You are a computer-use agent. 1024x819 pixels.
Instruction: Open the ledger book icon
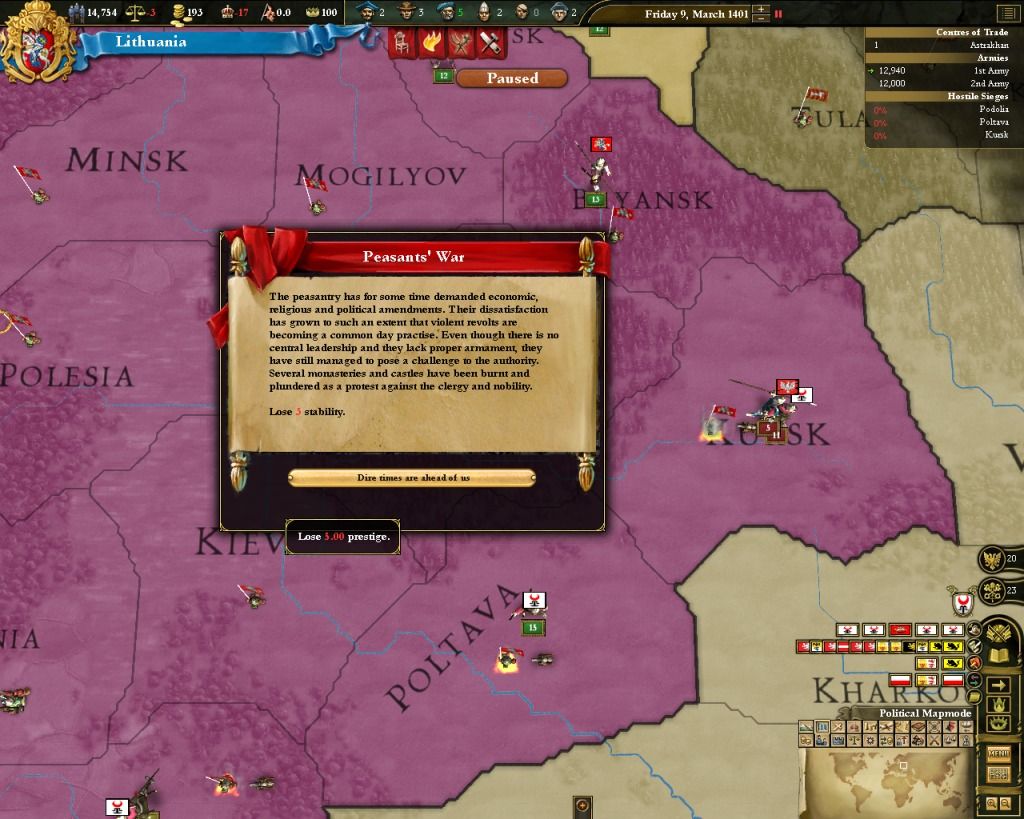997,657
